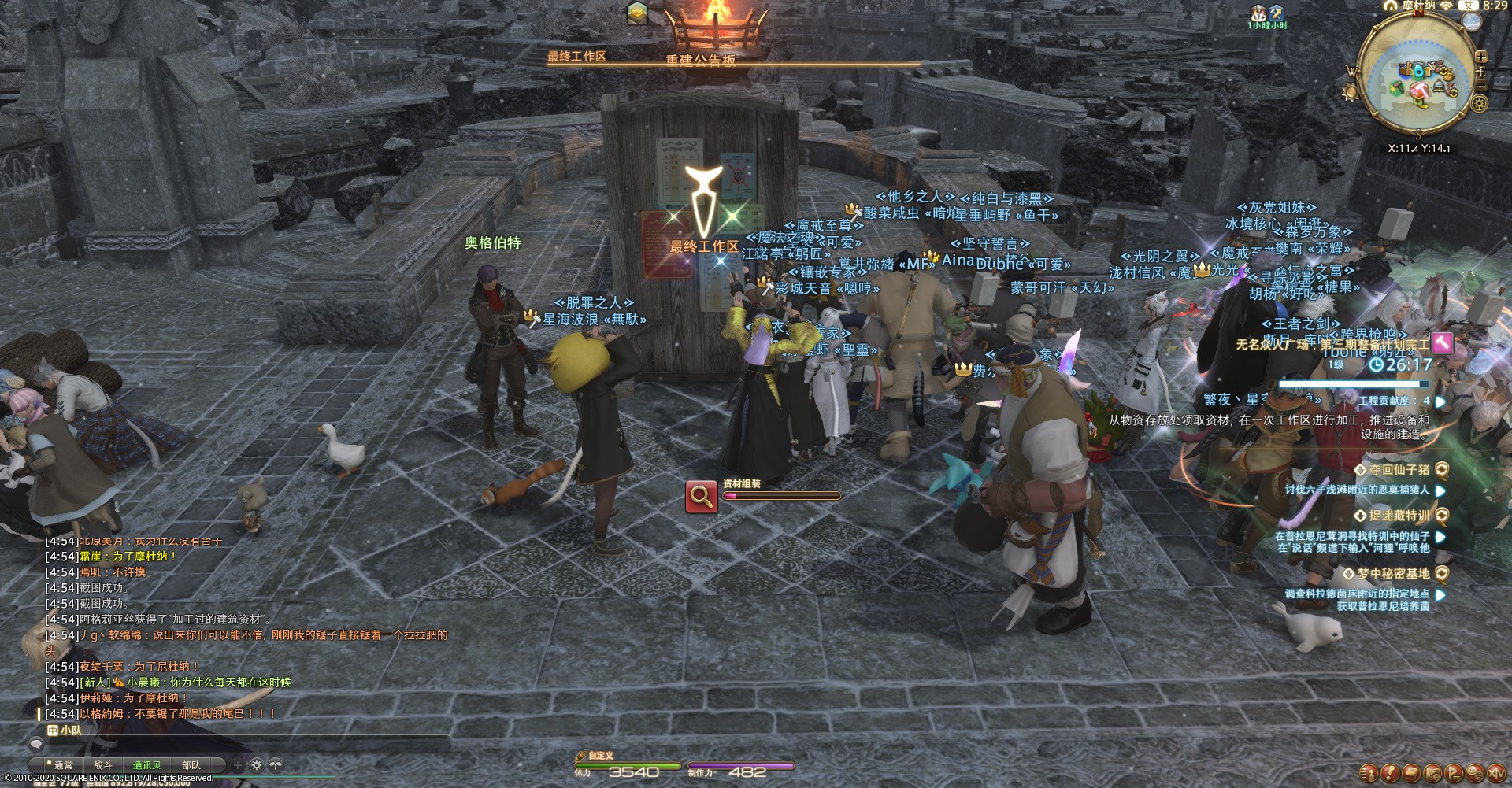The height and width of the screenshot is (788, 1512).
Task: Open chat log settings gear
Action: (257, 764)
